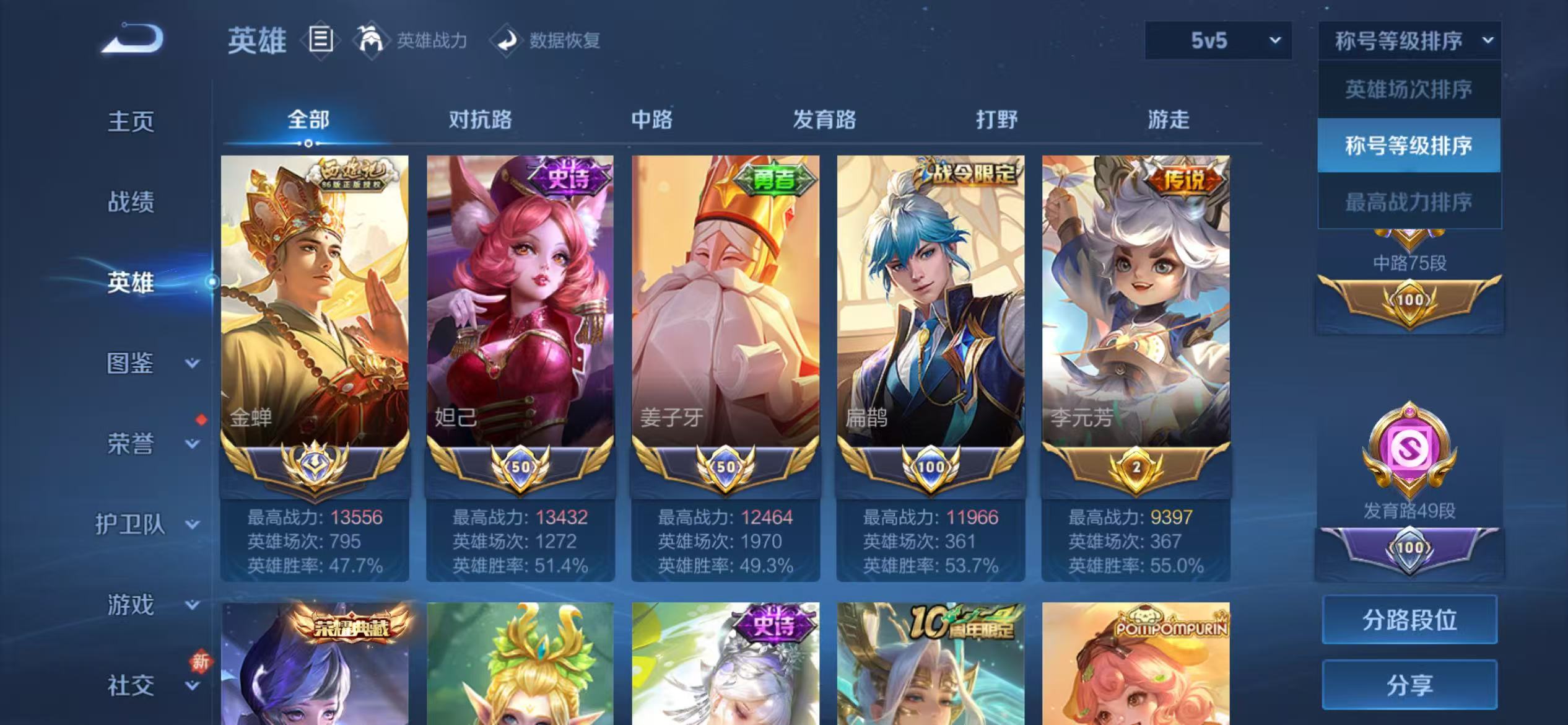Click the 发育路49段 rank emblem
This screenshot has height=725, width=1568.
tap(1410, 450)
